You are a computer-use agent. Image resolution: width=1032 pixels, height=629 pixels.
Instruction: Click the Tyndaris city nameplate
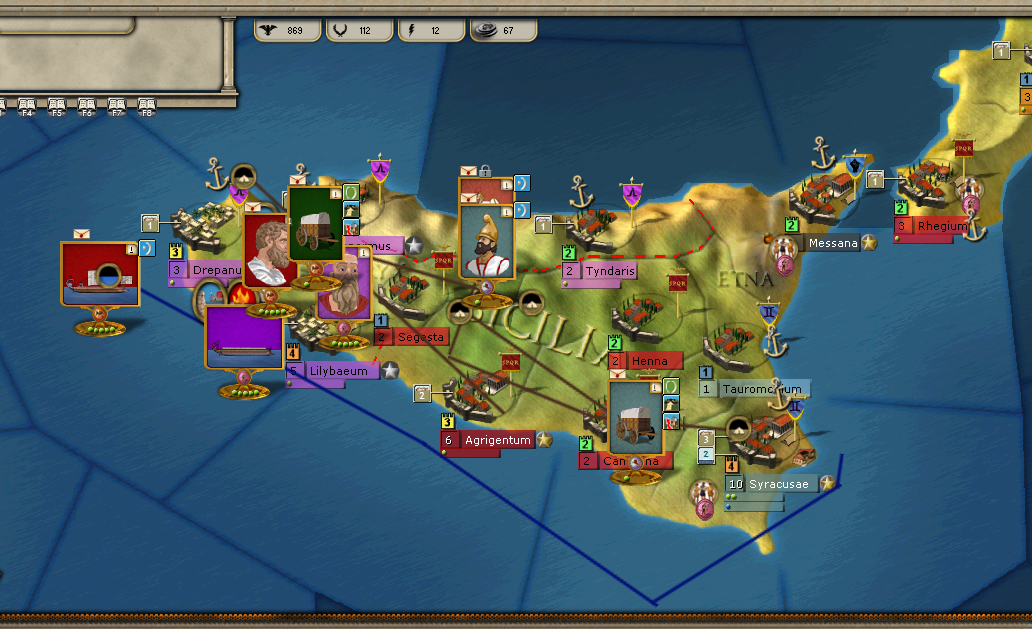606,271
